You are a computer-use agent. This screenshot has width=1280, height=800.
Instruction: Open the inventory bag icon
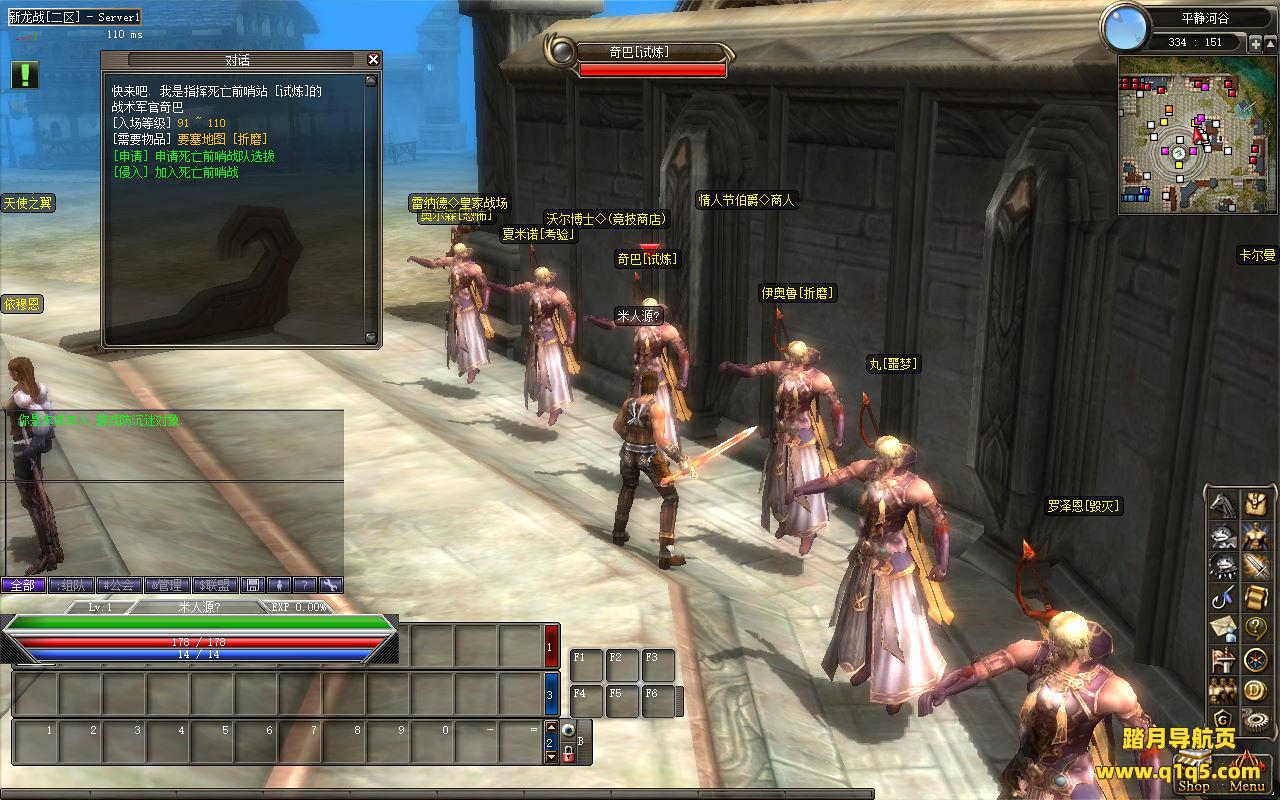coord(1255,504)
